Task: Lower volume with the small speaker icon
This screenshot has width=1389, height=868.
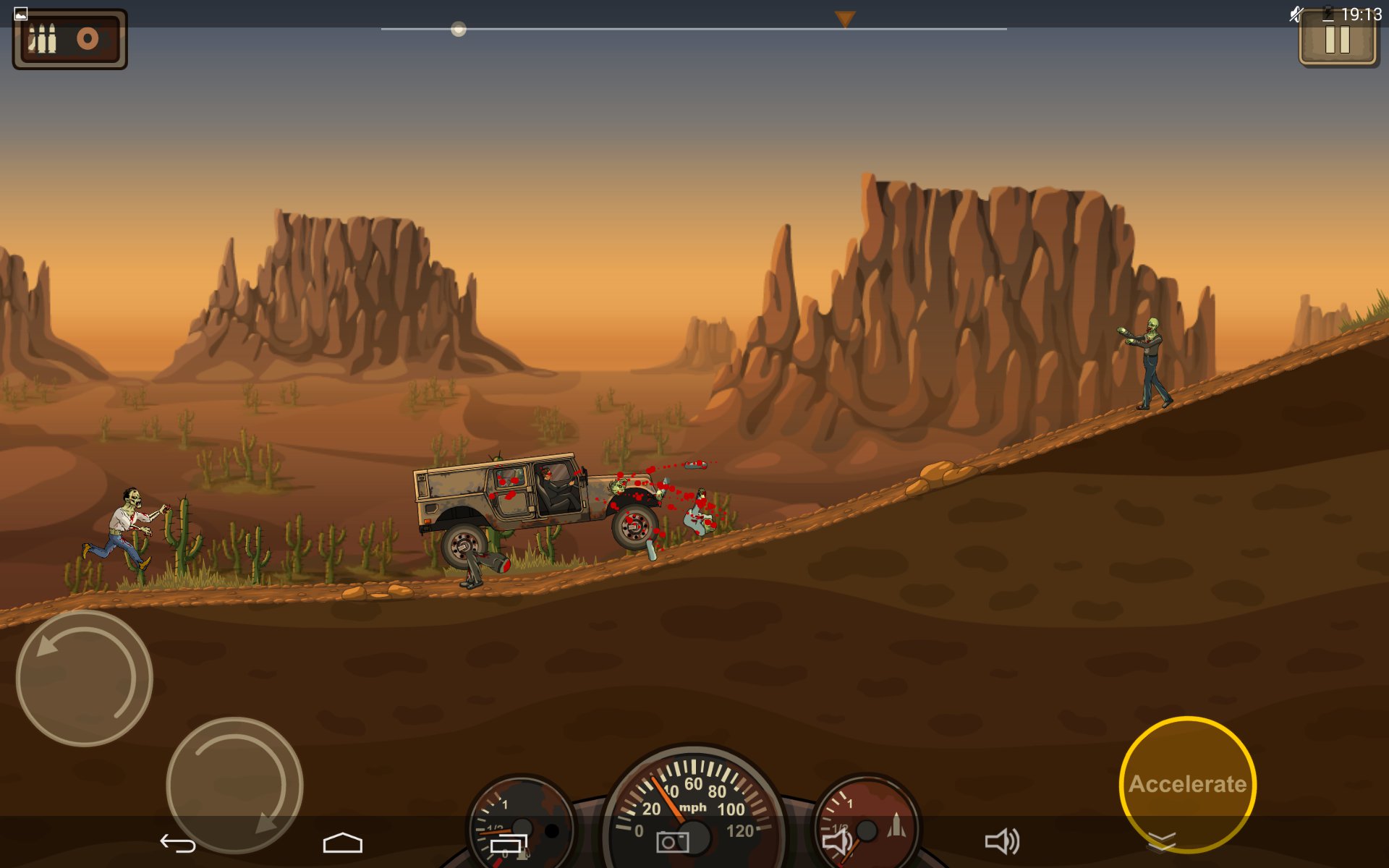Action: point(837,842)
